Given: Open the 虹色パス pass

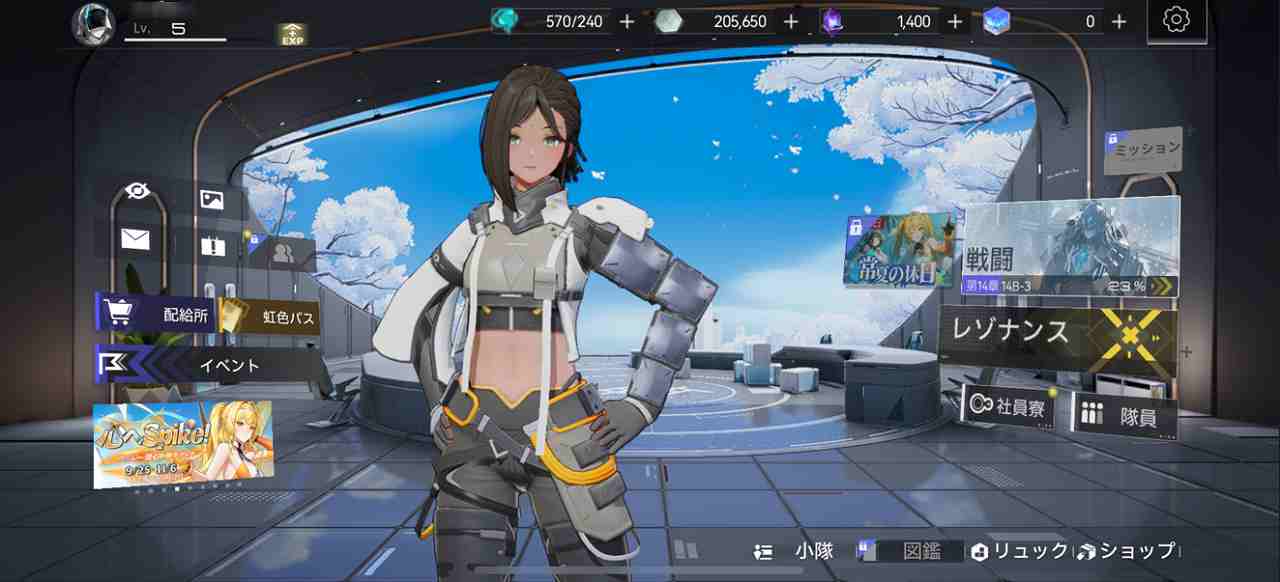Looking at the screenshot, I should click(270, 318).
